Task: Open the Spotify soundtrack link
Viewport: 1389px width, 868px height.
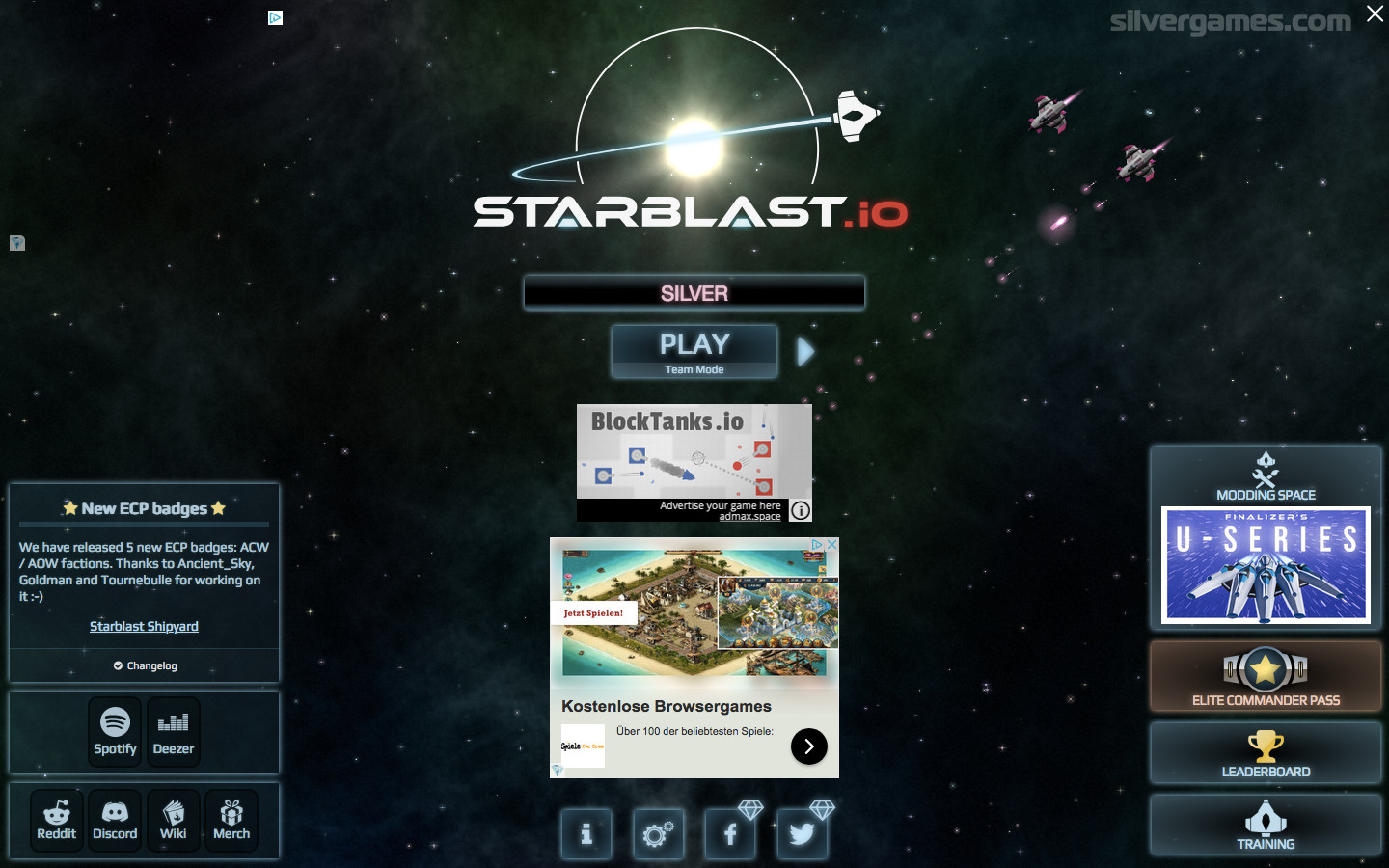Action: [115, 732]
